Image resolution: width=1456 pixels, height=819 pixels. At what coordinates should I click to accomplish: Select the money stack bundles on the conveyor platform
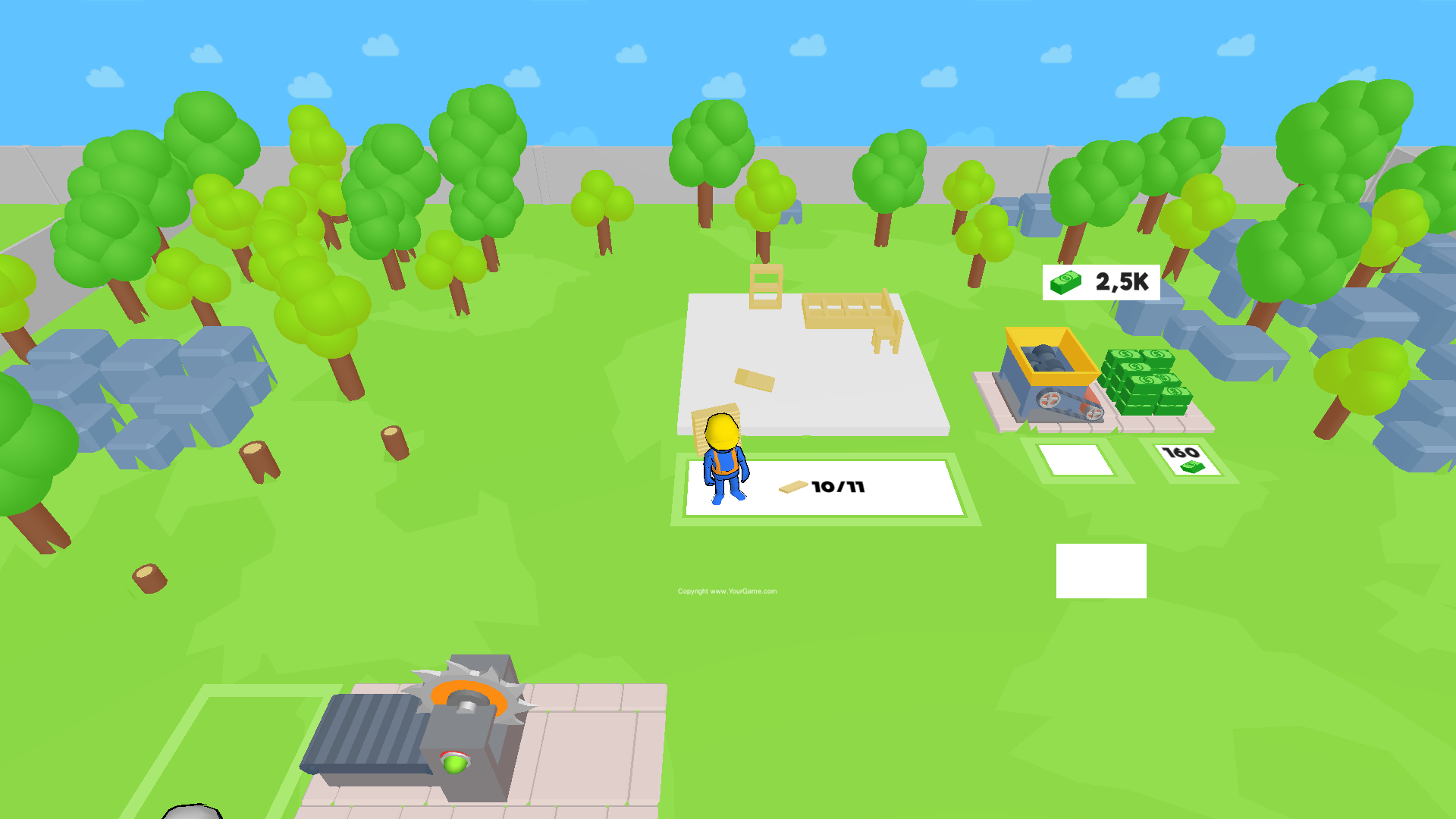[x=1145, y=383]
